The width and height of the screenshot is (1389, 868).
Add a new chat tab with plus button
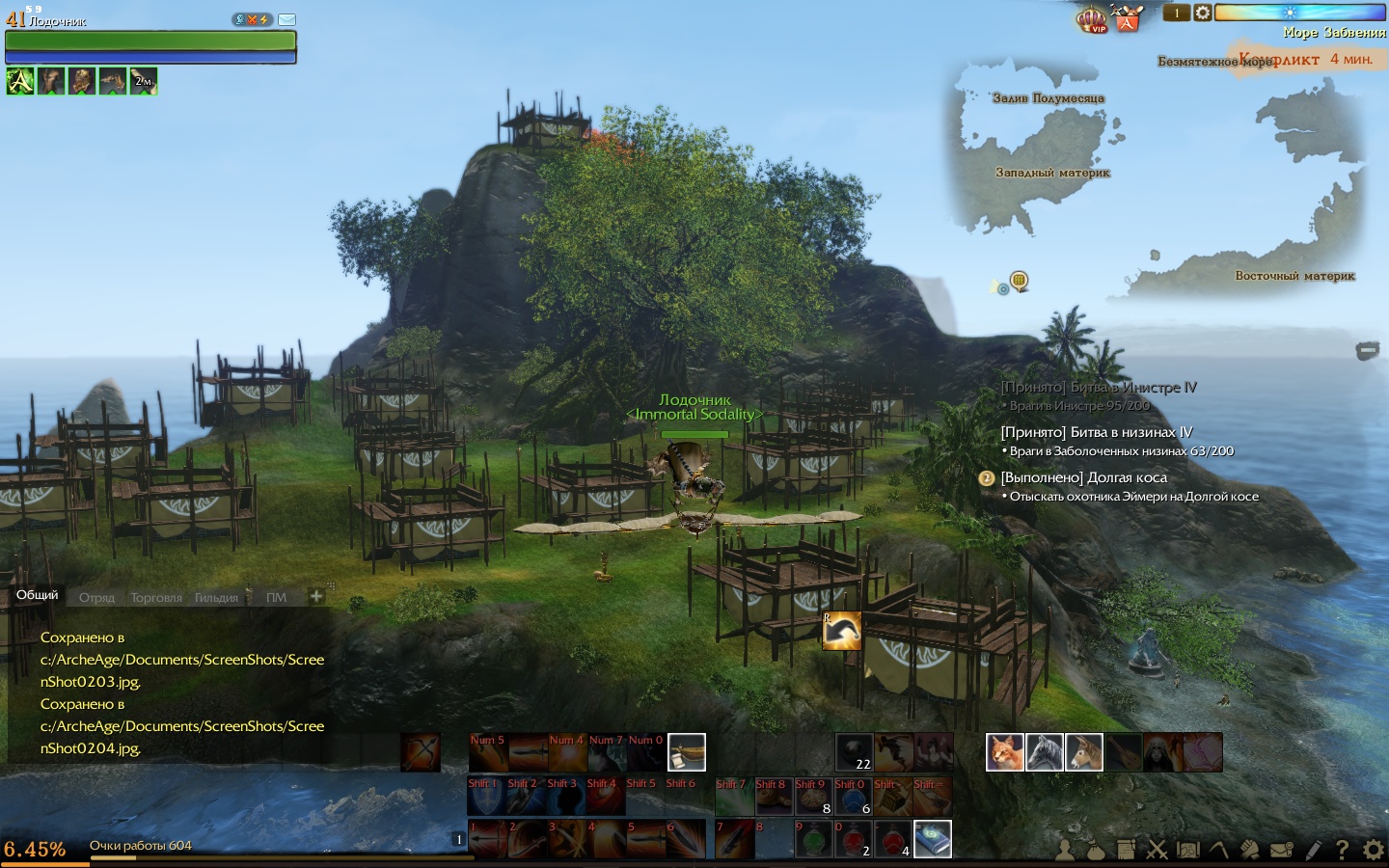[315, 596]
